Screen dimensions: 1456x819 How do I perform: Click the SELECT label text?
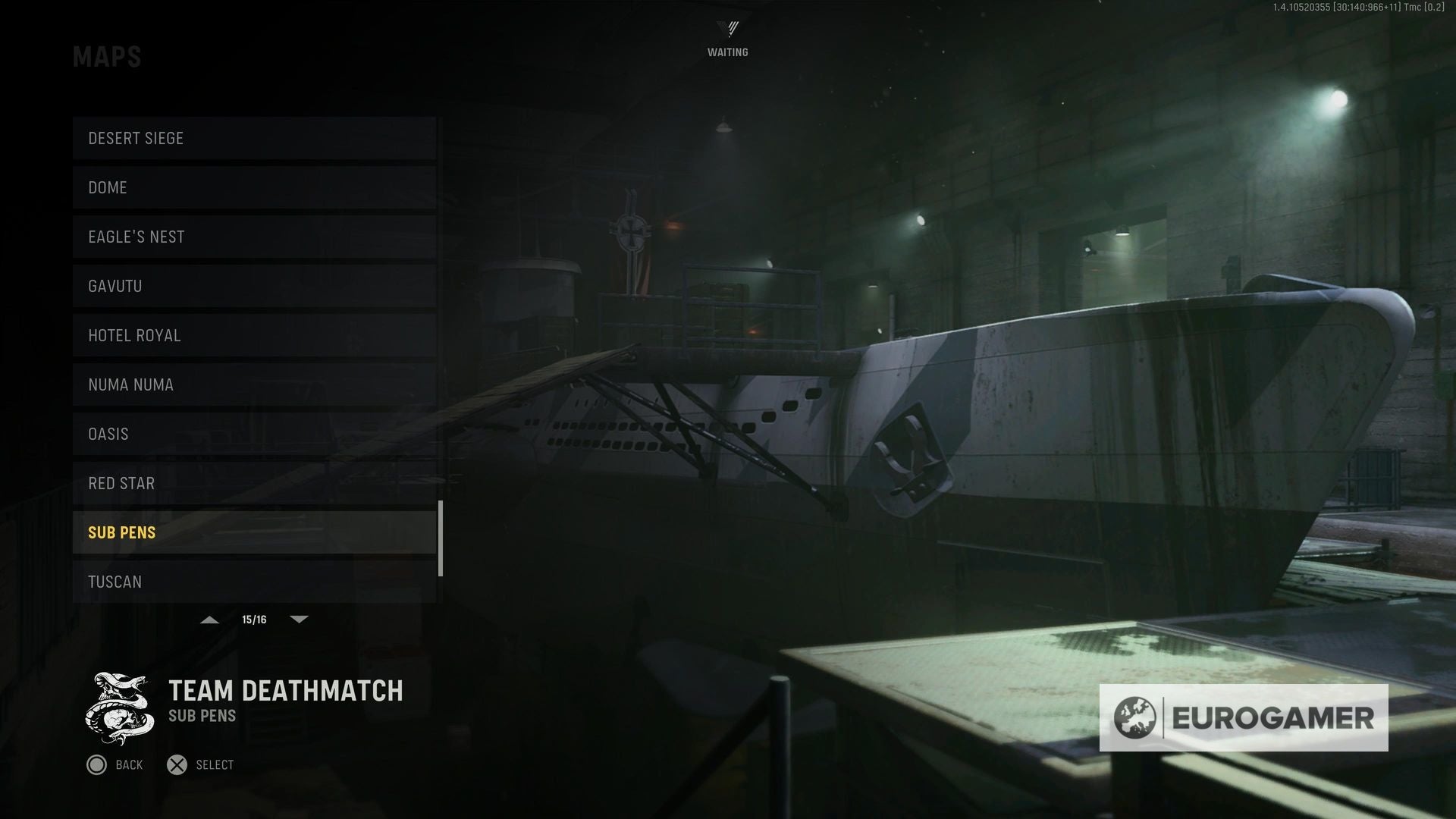(x=215, y=764)
